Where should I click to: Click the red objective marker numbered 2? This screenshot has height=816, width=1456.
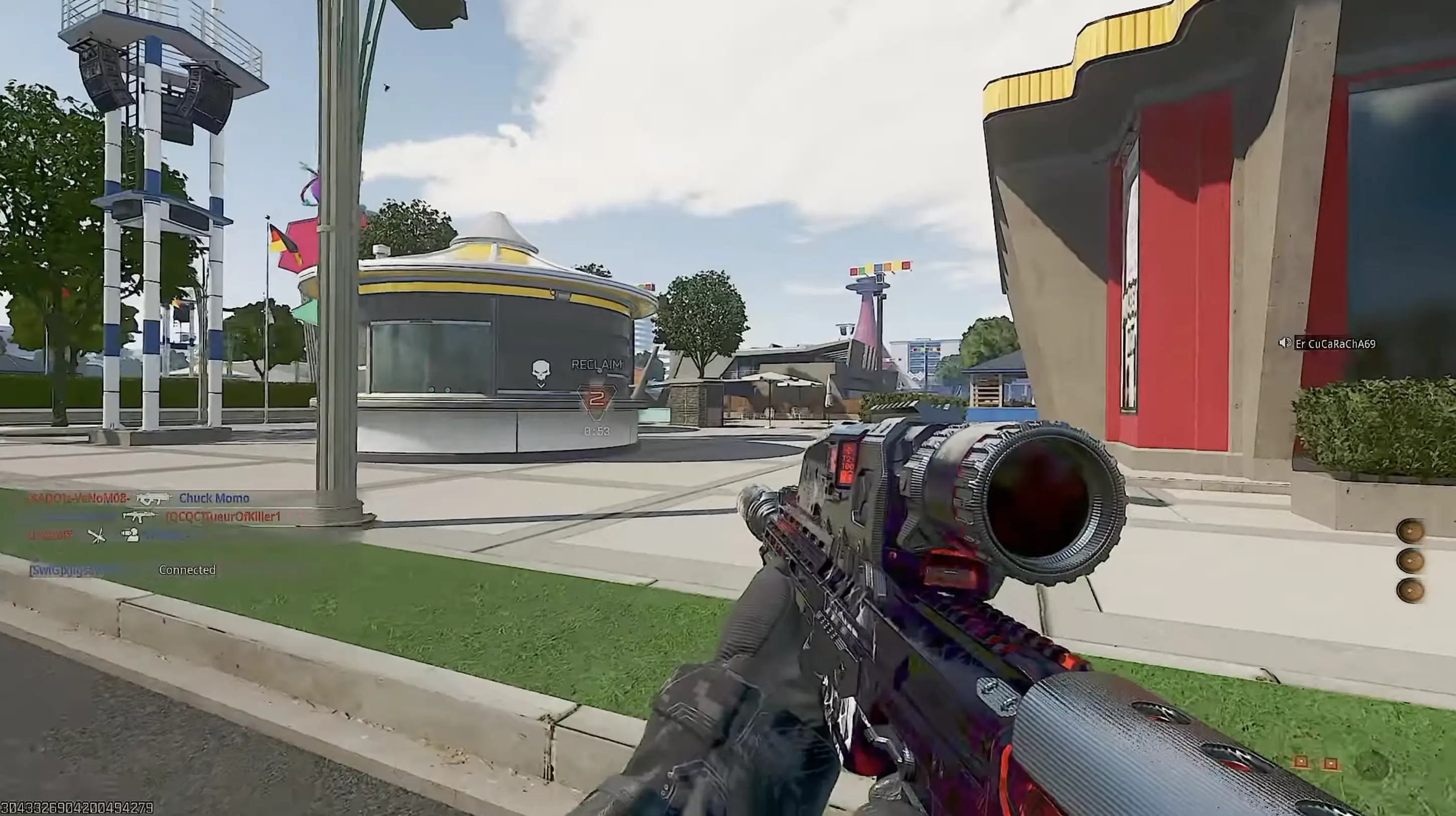598,400
